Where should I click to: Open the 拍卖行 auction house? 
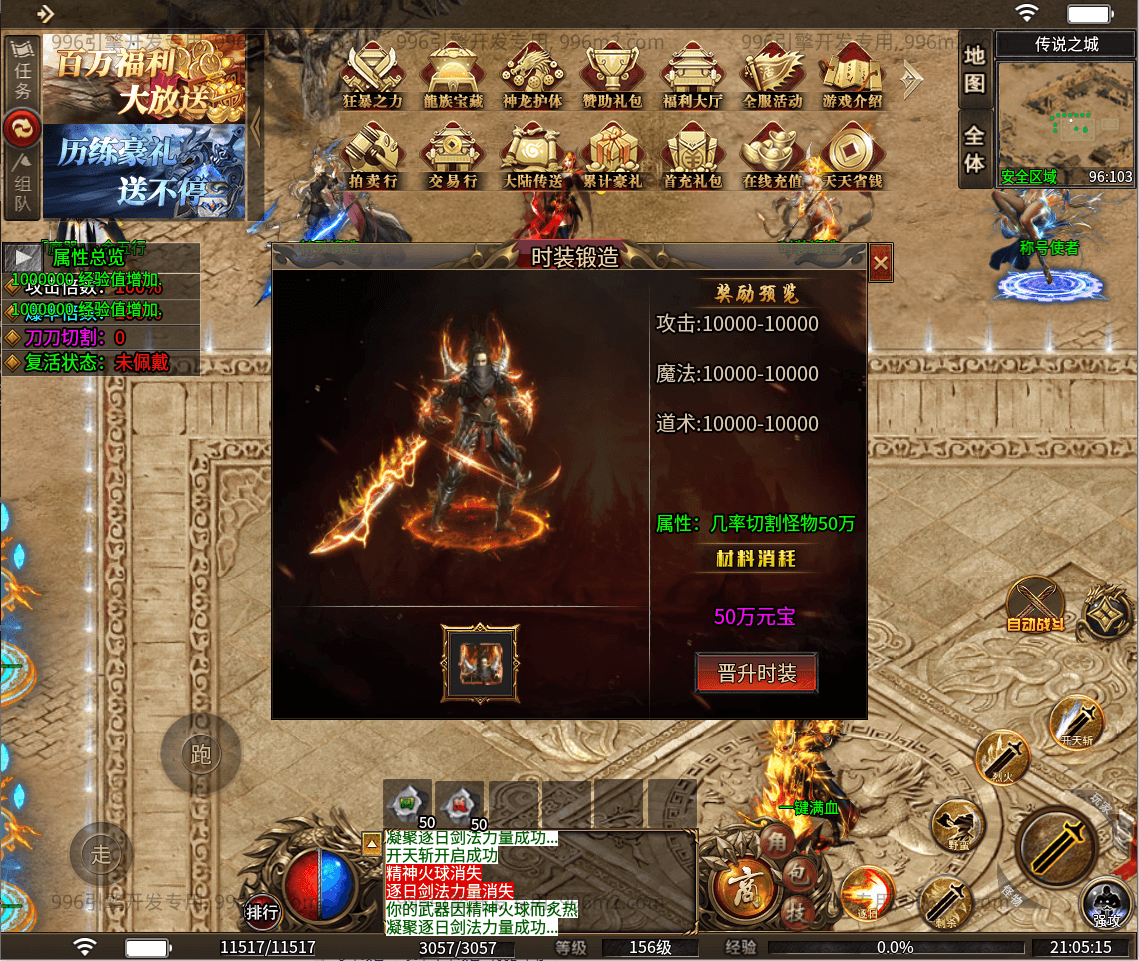pos(373,156)
